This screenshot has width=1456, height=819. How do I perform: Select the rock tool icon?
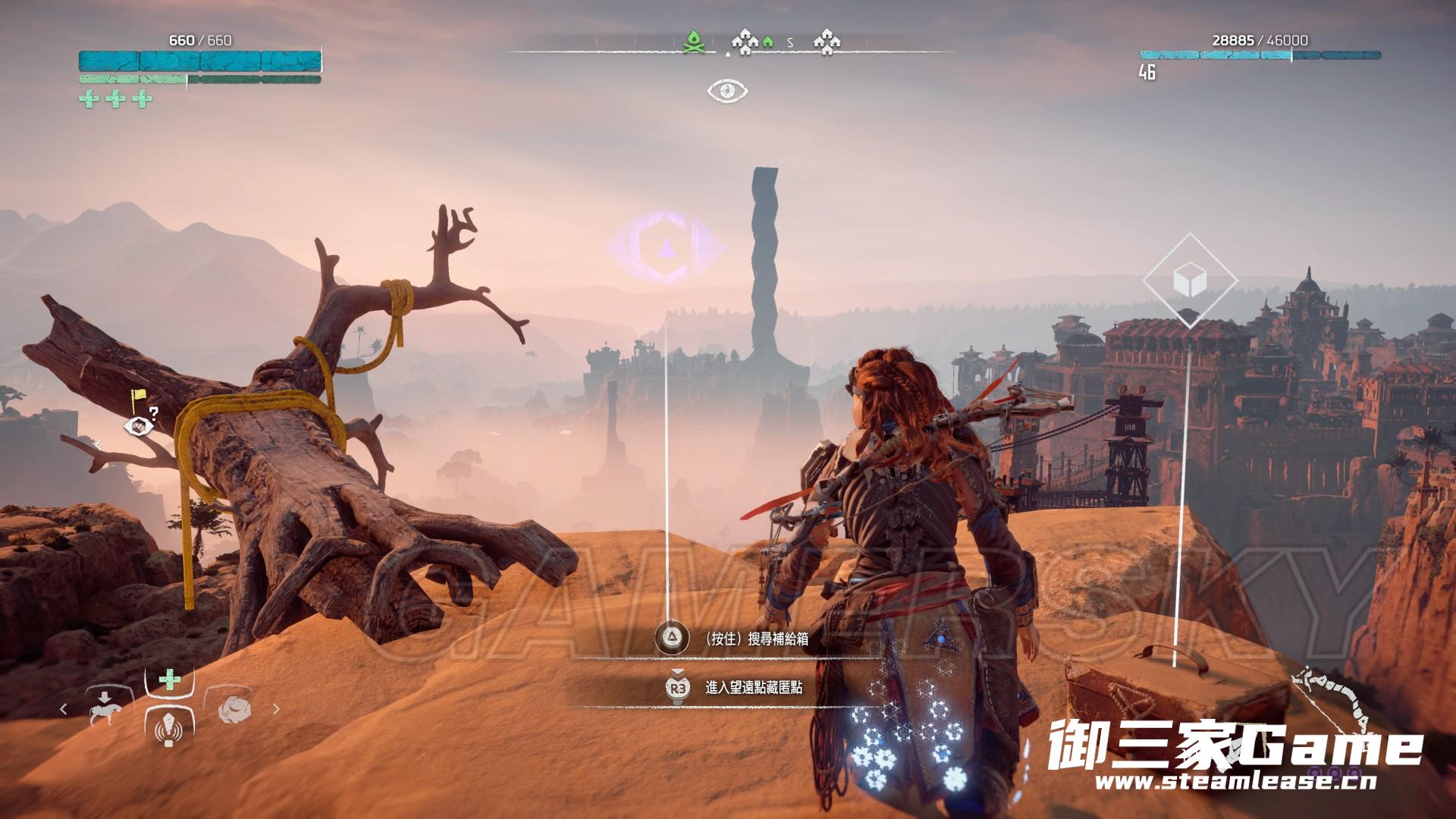click(x=234, y=708)
